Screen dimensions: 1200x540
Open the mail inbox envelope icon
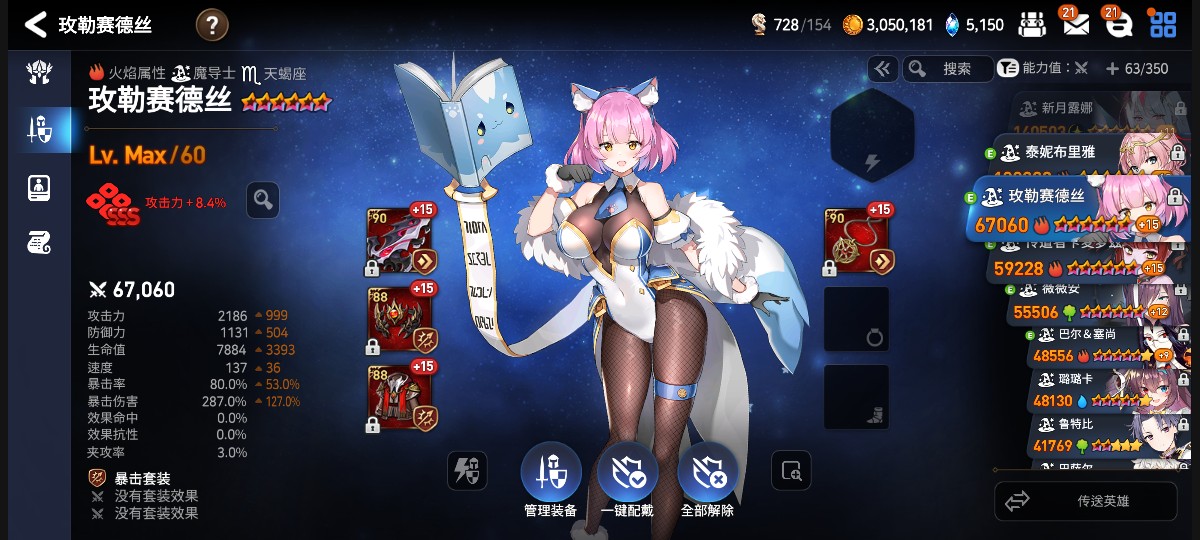point(1076,25)
